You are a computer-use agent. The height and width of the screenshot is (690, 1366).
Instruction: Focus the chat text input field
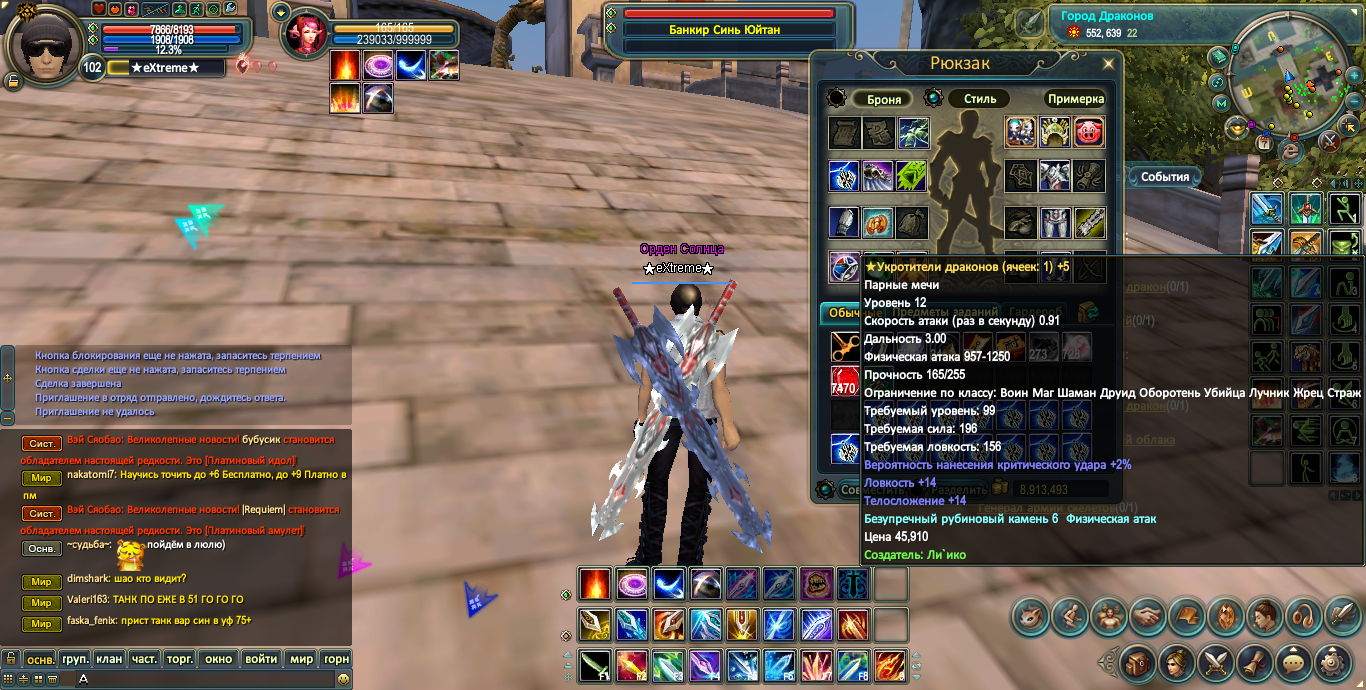200,679
